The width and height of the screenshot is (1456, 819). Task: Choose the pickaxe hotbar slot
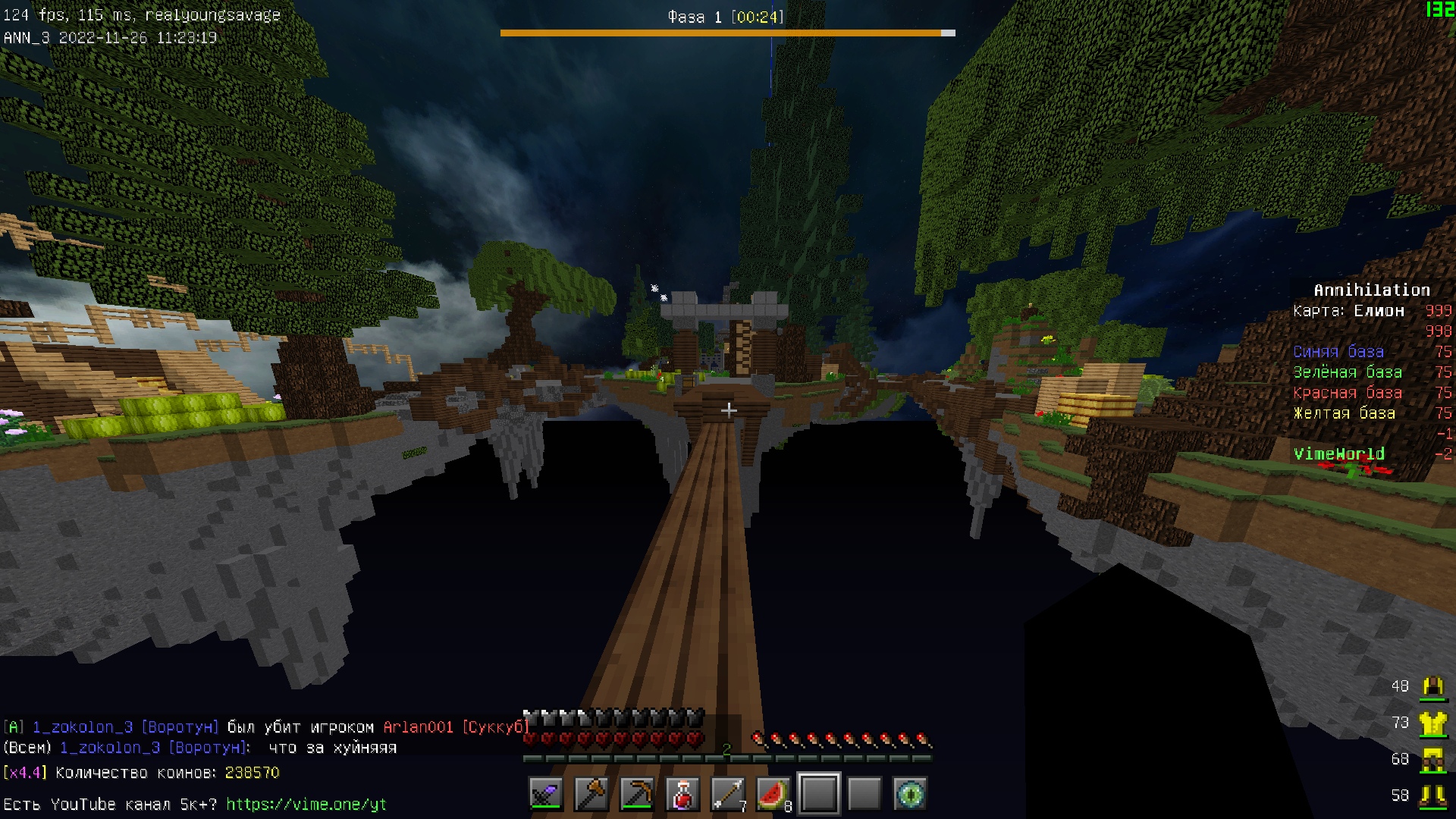pyautogui.click(x=637, y=794)
